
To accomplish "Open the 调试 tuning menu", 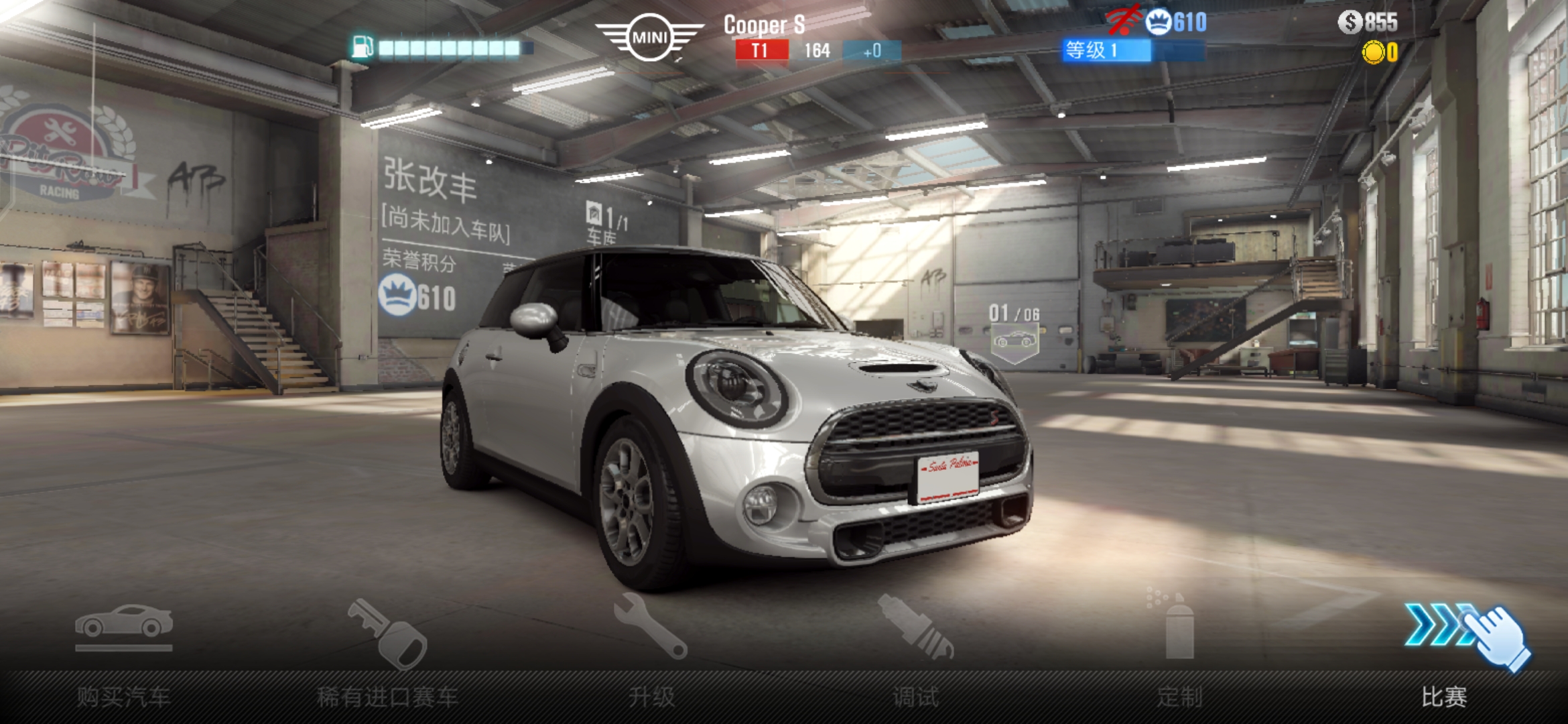I will 915,654.
